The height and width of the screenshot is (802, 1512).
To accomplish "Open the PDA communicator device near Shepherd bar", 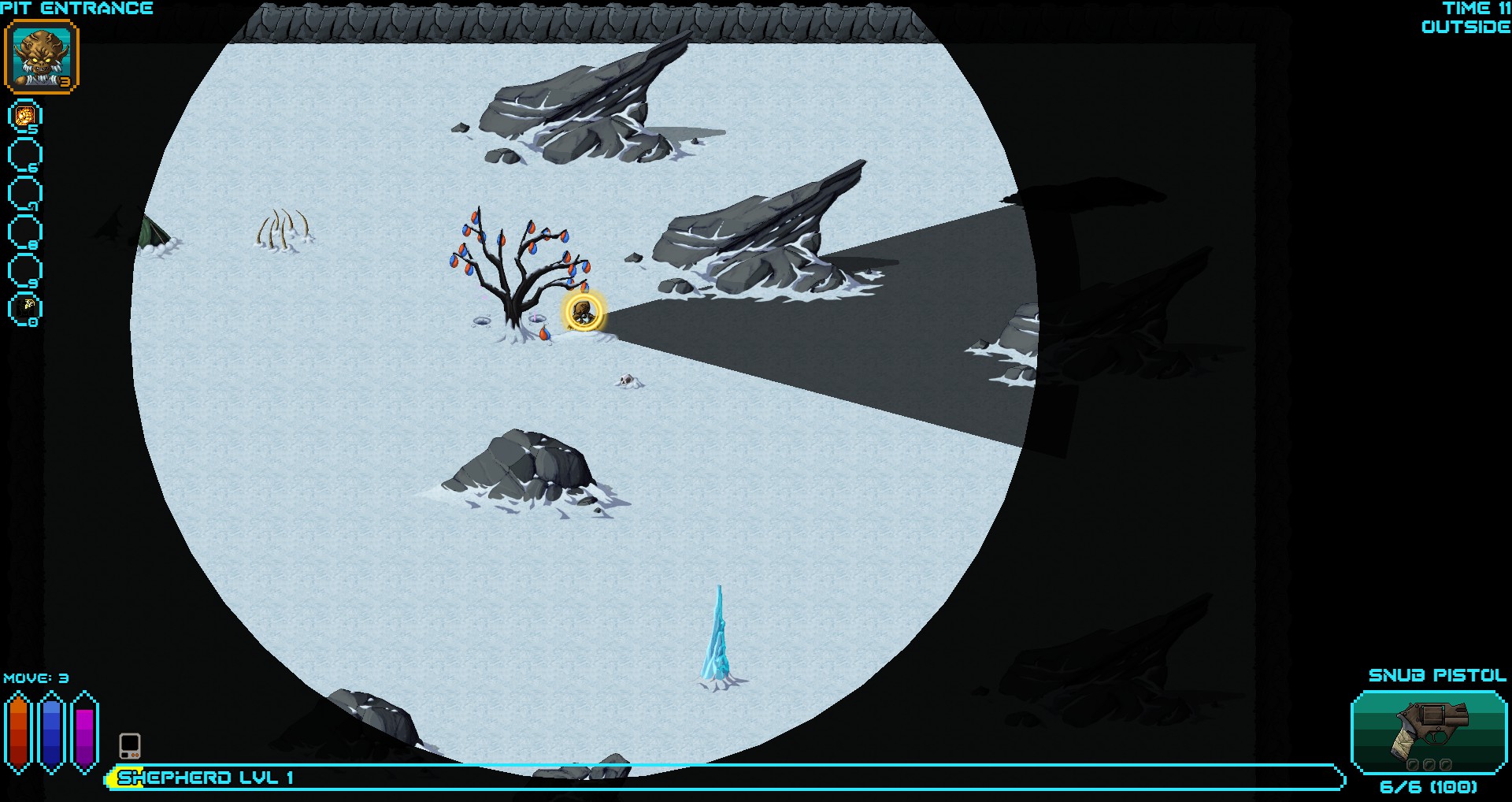I will [132, 744].
